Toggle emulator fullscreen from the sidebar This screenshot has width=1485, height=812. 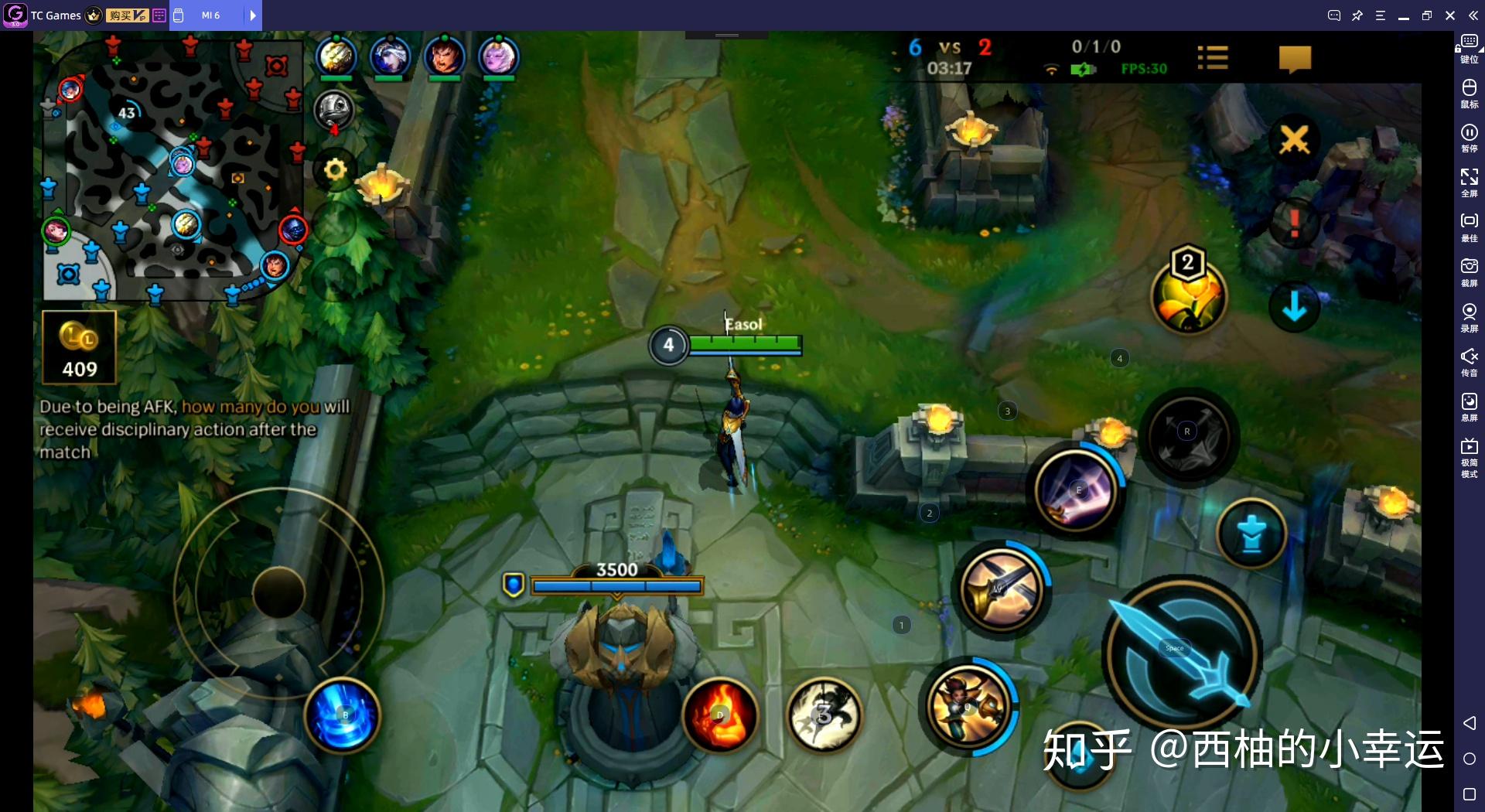point(1469,182)
